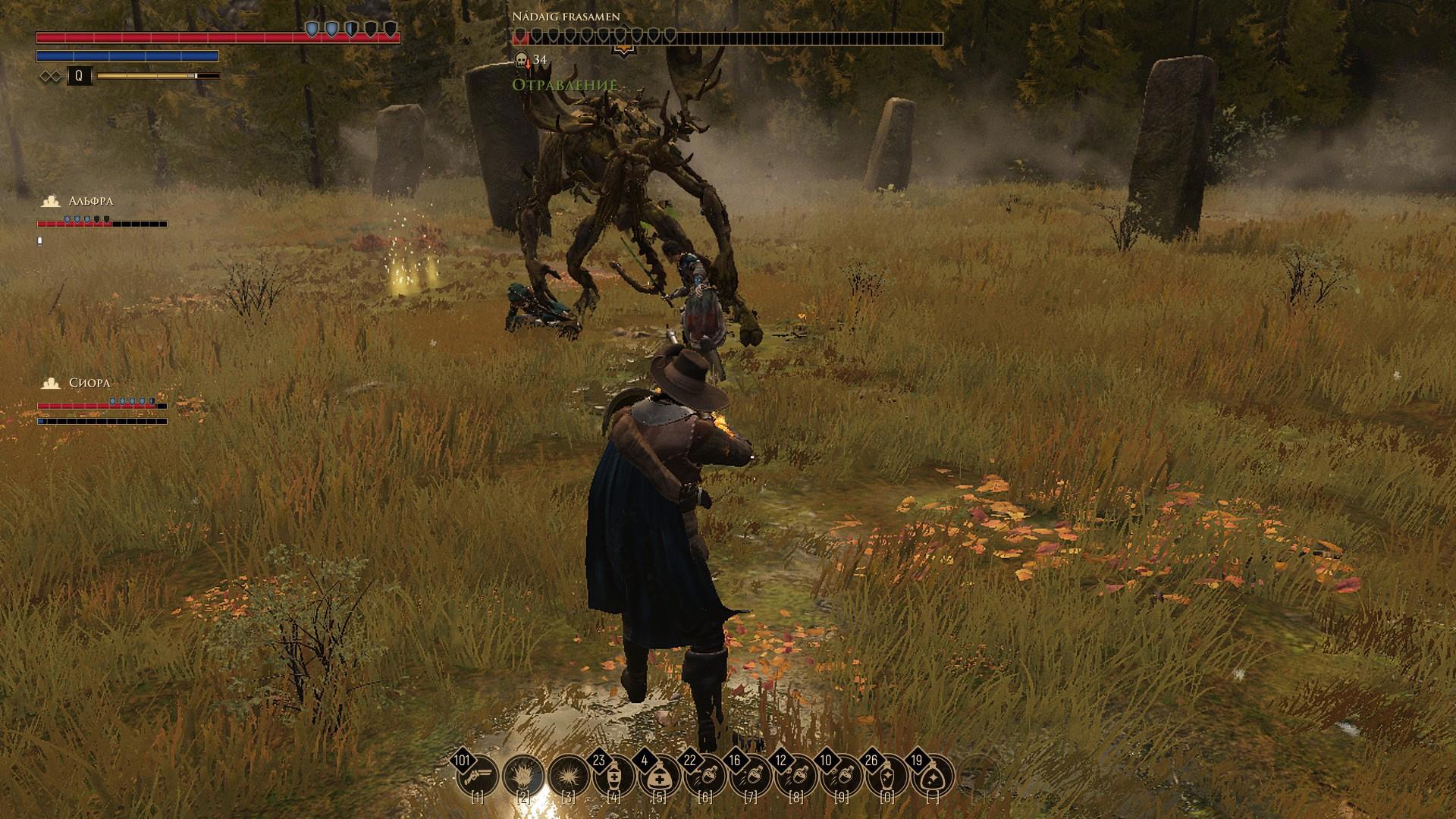This screenshot has height=819, width=1456.
Task: Select companion Сиора's party entry
Action: tap(89, 384)
